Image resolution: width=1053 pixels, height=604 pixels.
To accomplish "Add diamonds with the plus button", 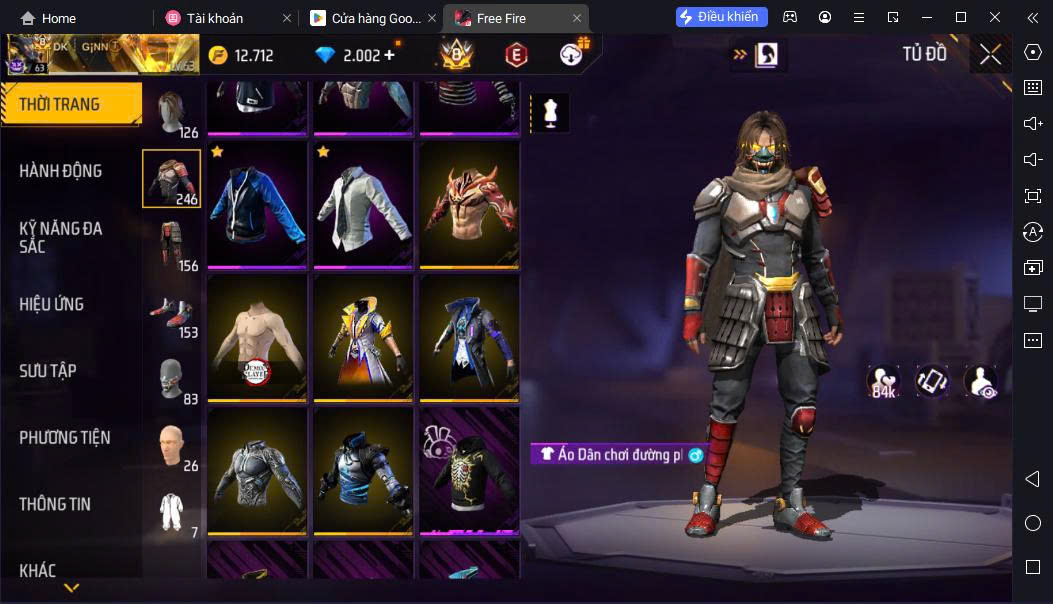I will coord(389,55).
